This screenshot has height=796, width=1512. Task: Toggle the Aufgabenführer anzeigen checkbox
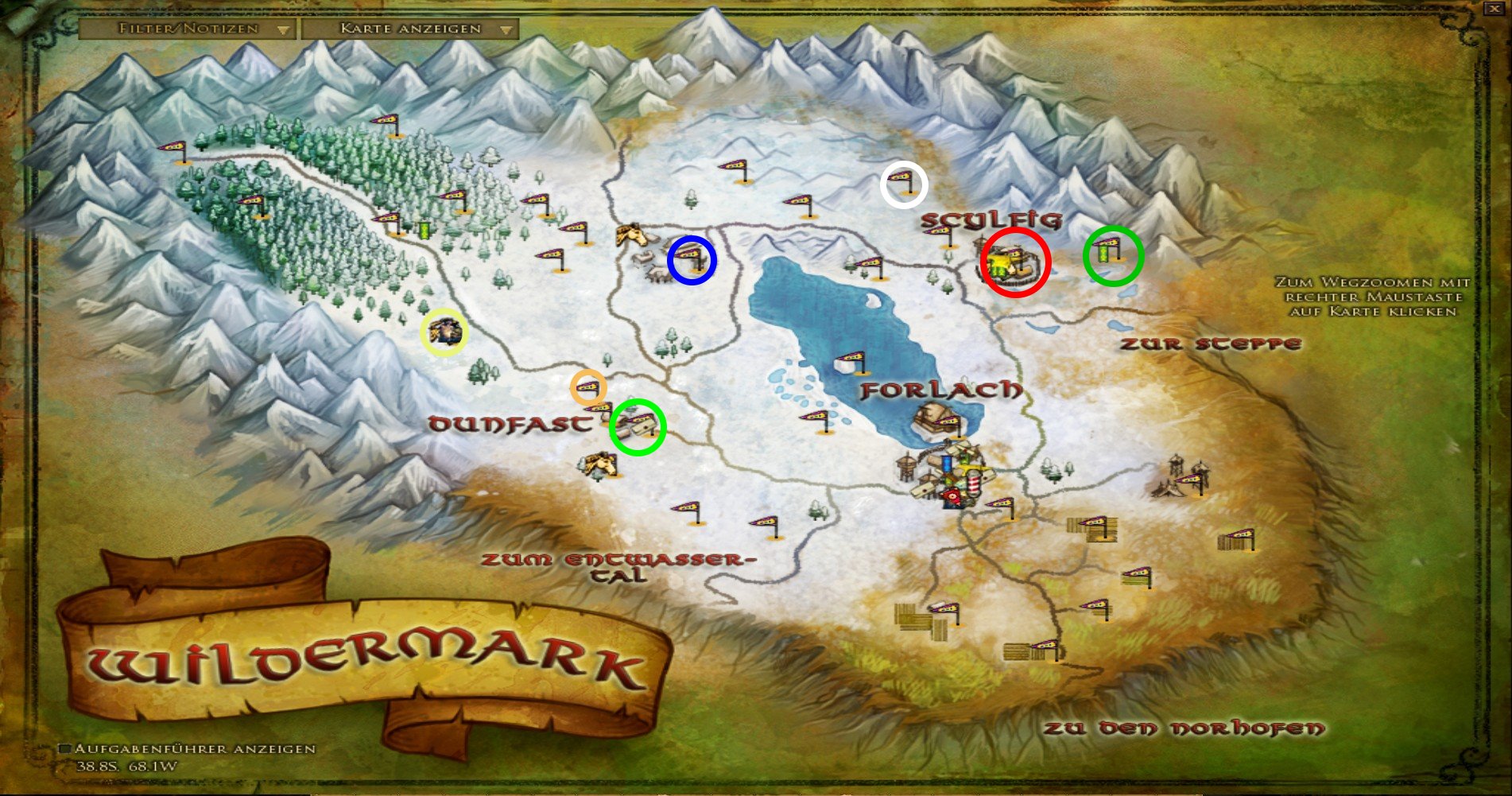coord(66,749)
